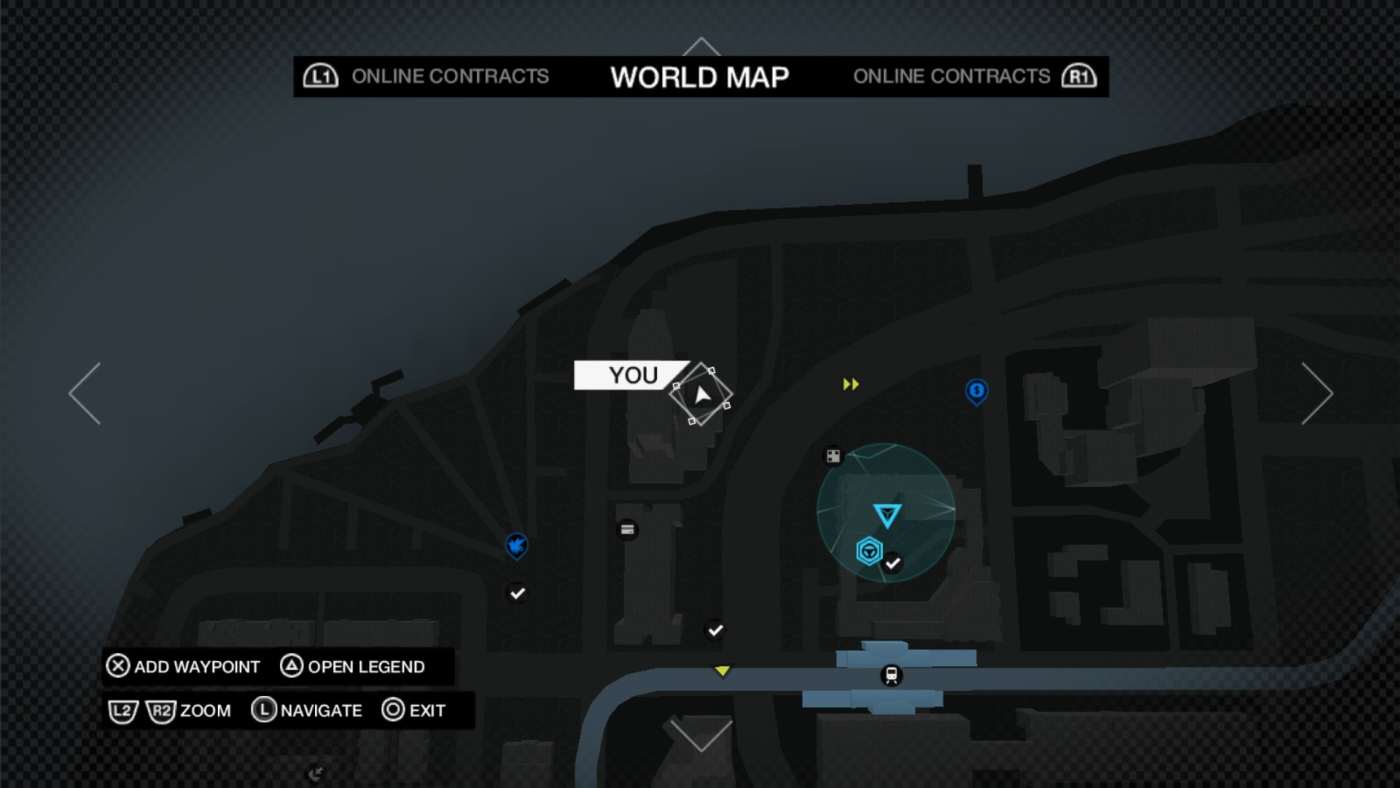Image resolution: width=1400 pixels, height=788 pixels.
Task: Click the yellow waypoint triangle on the road
Action: (722, 671)
